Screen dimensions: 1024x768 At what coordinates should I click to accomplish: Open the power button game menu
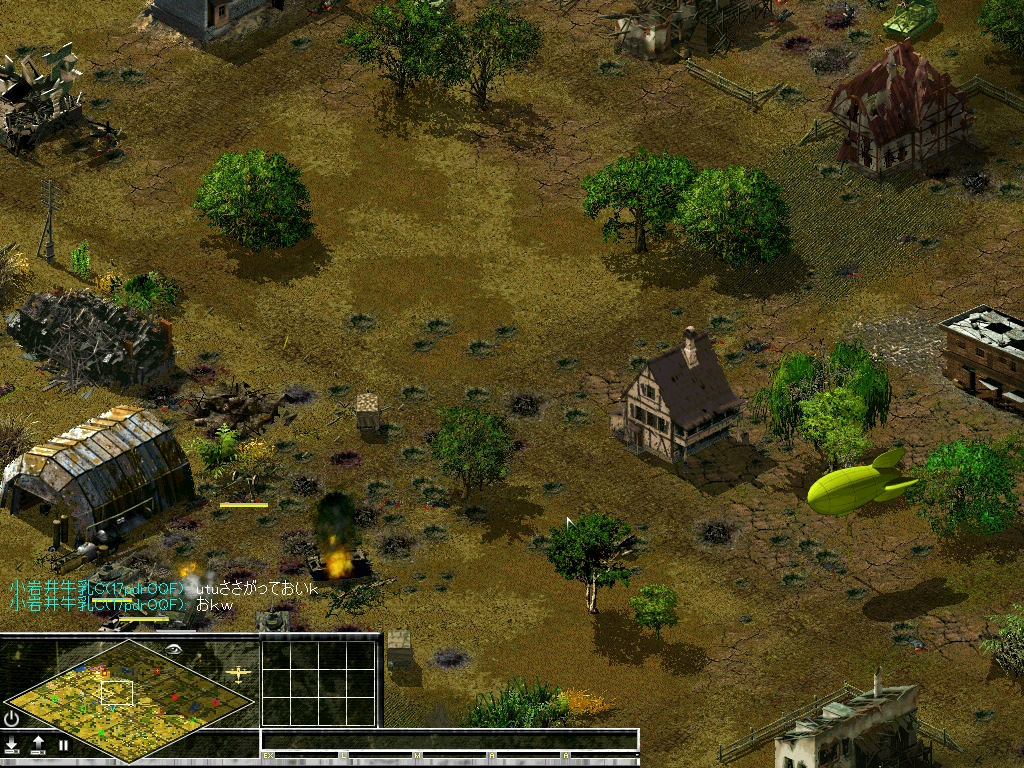pyautogui.click(x=12, y=718)
